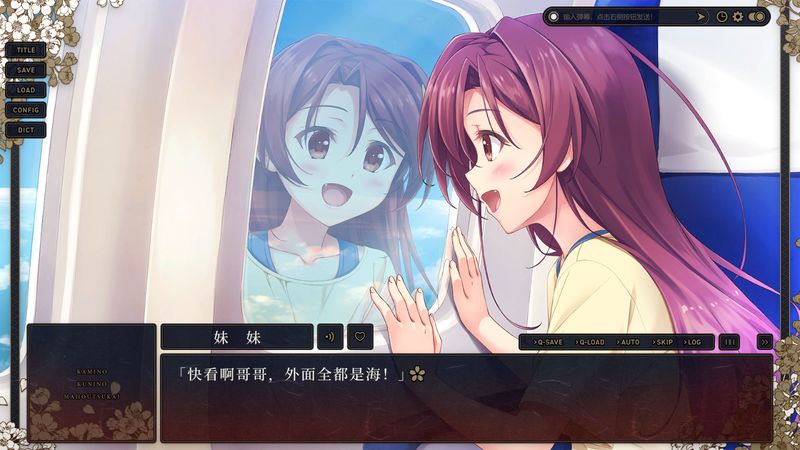Send the danmaku with the arrow button

[701, 16]
